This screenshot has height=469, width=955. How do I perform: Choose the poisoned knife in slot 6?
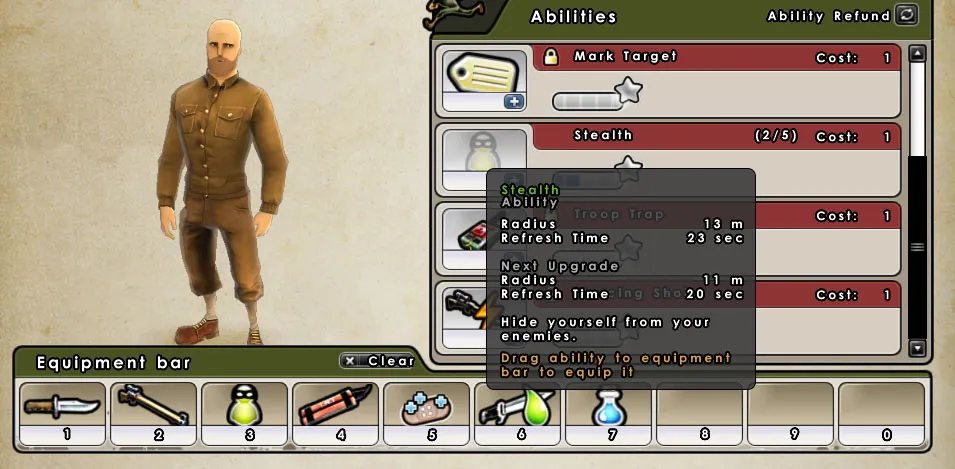click(517, 407)
